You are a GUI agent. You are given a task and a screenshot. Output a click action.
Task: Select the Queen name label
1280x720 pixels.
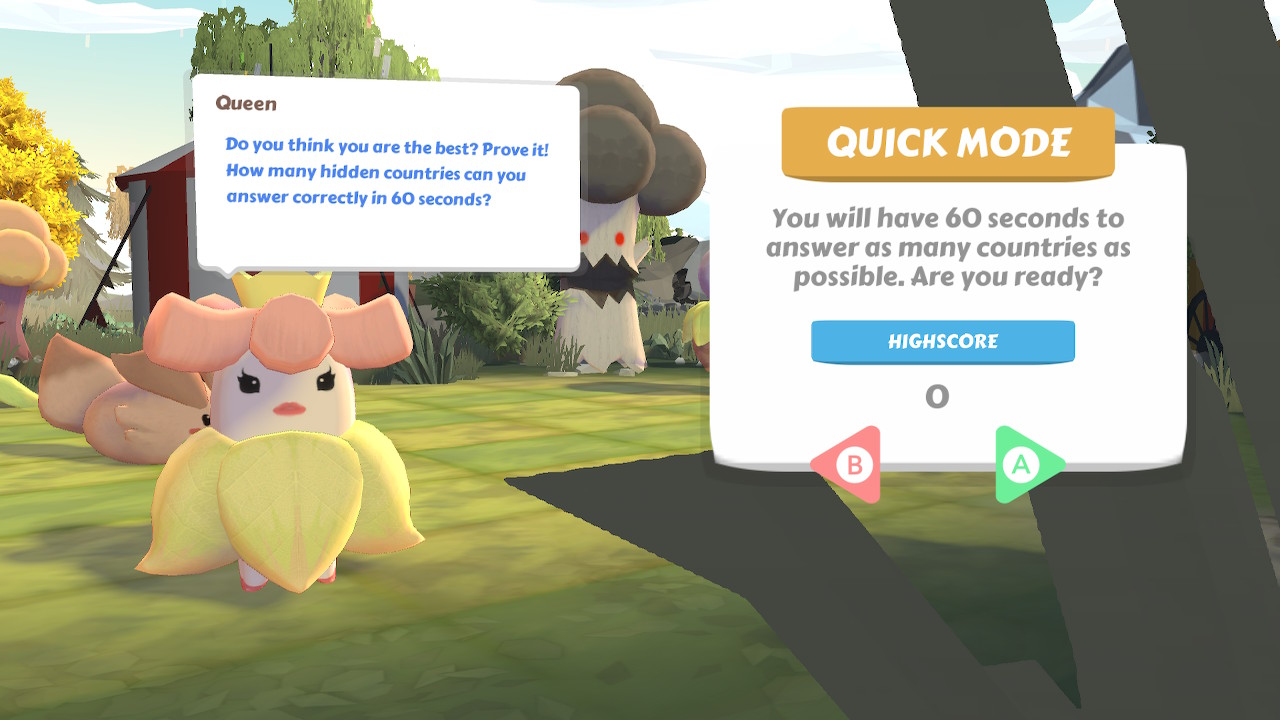[x=247, y=103]
